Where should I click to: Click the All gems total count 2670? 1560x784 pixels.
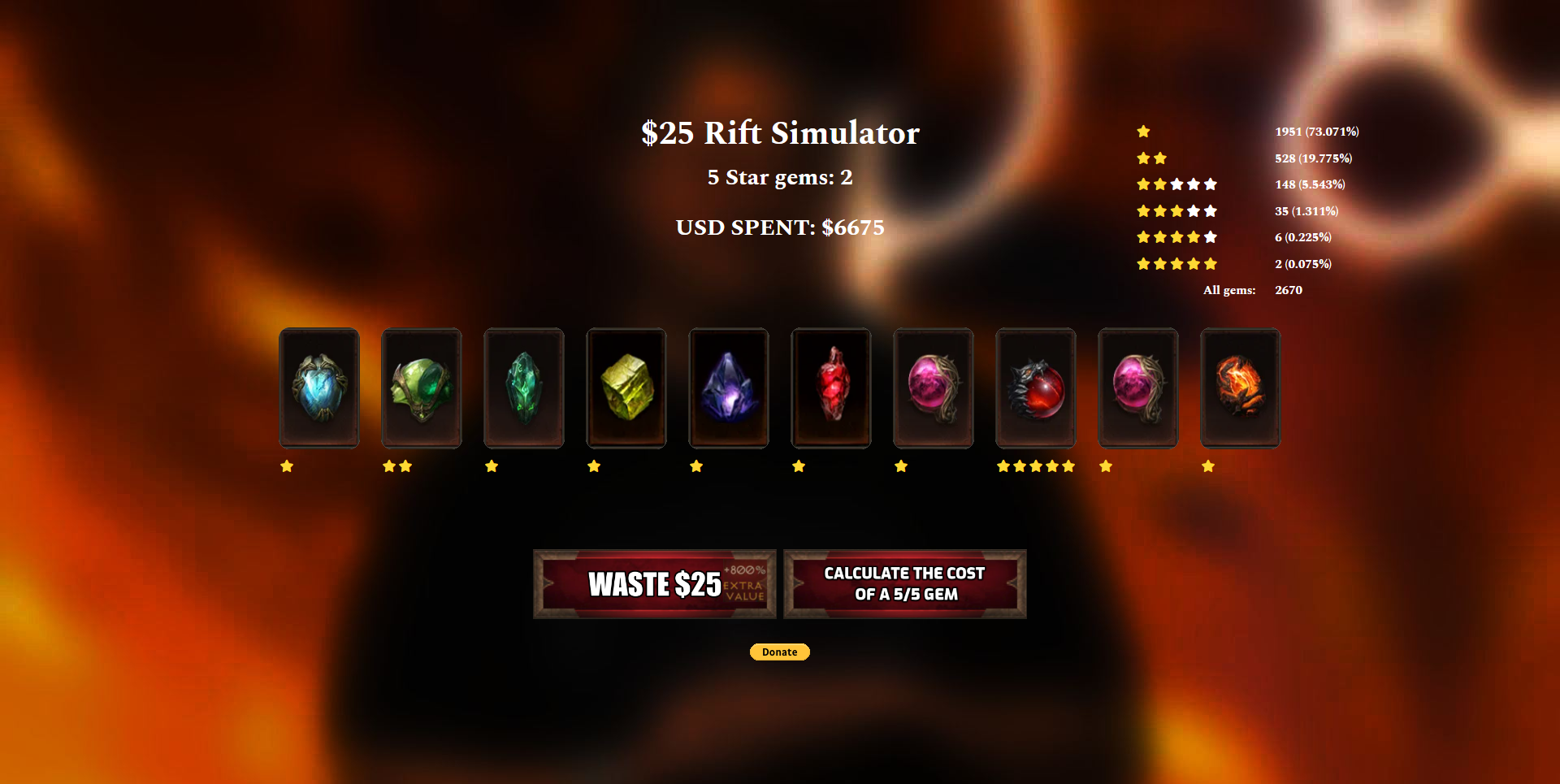(1289, 290)
